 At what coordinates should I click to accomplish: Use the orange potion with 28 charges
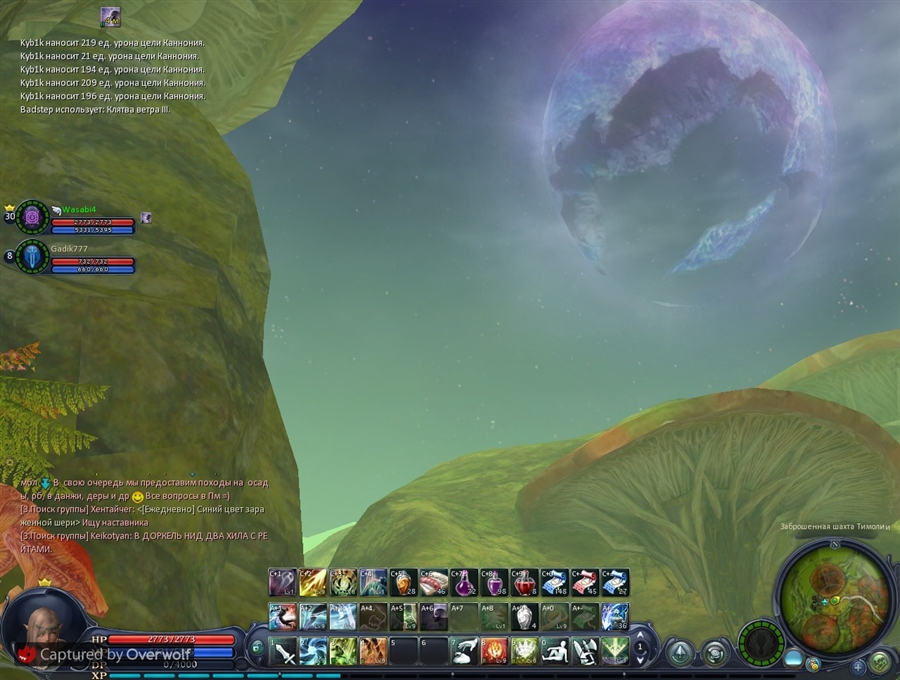403,582
